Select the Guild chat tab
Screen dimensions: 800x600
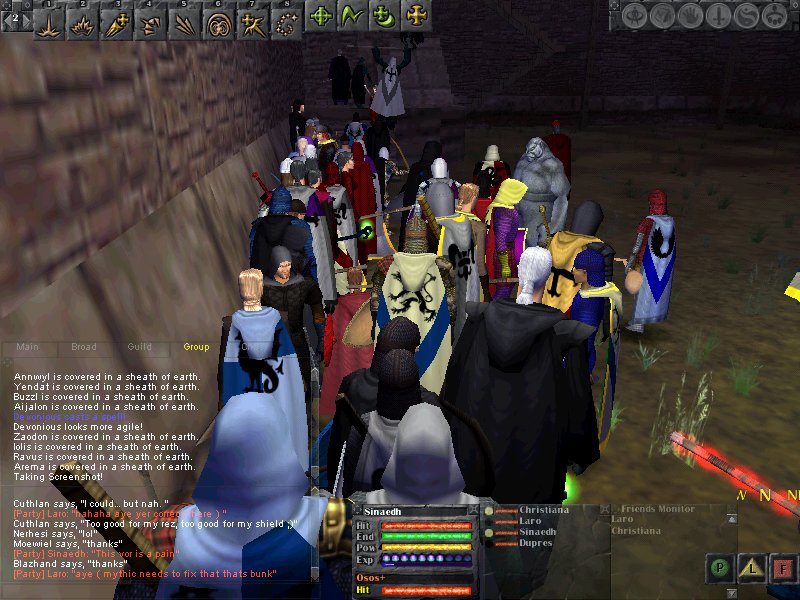click(x=139, y=347)
